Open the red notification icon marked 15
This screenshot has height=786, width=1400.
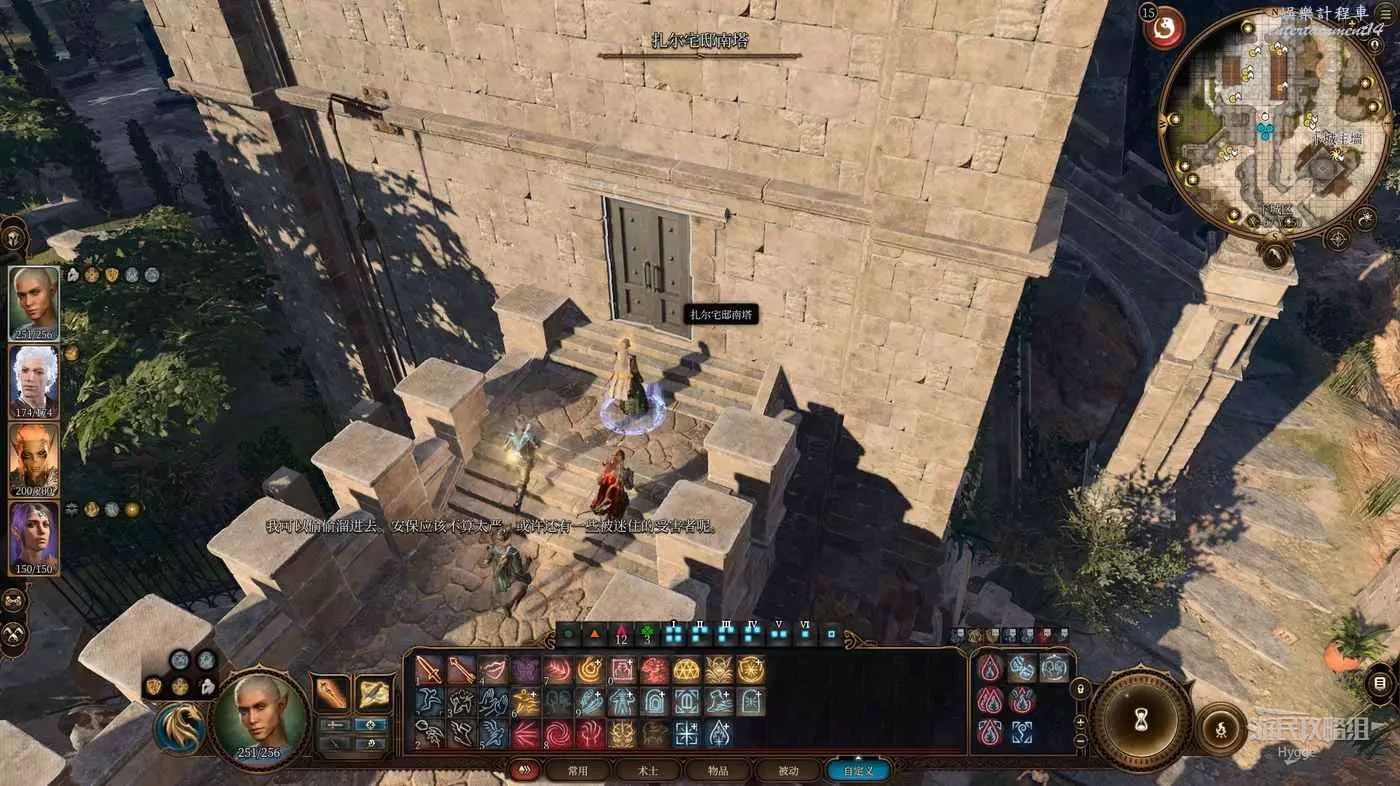point(1164,31)
